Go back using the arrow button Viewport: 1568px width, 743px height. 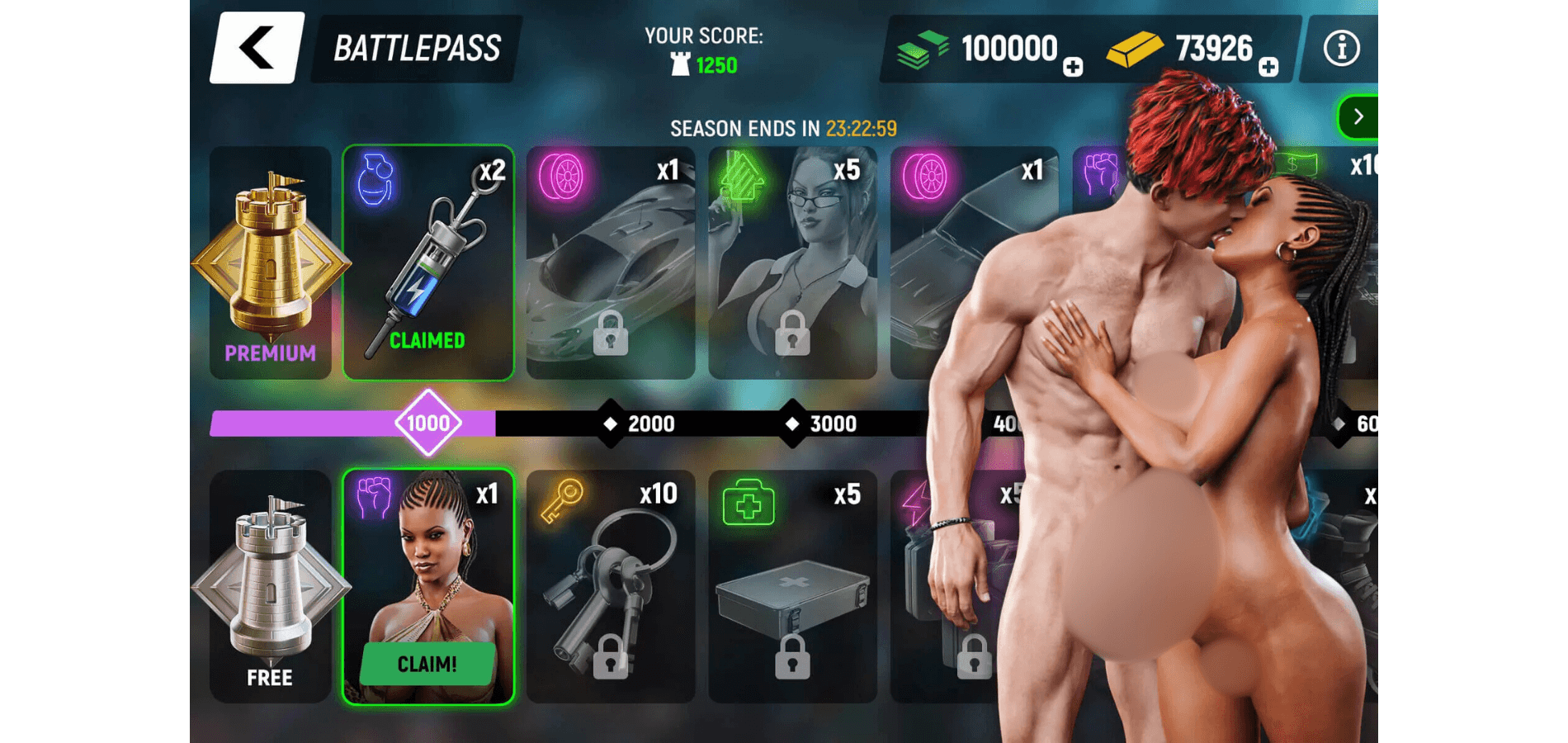click(x=257, y=48)
